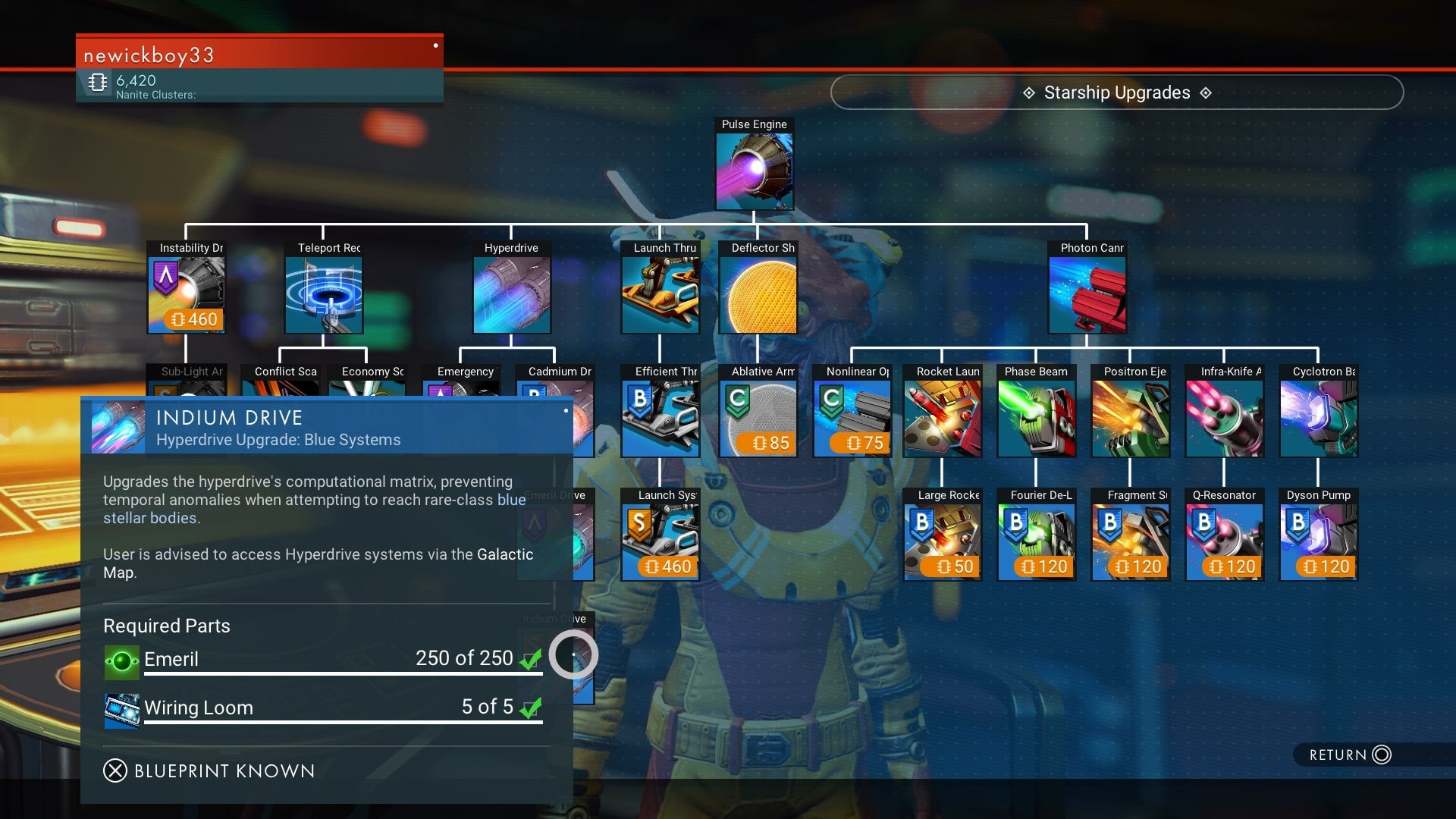The image size is (1456, 819).
Task: Pick the Positron Ejector upgrade tile
Action: pyautogui.click(x=1130, y=419)
